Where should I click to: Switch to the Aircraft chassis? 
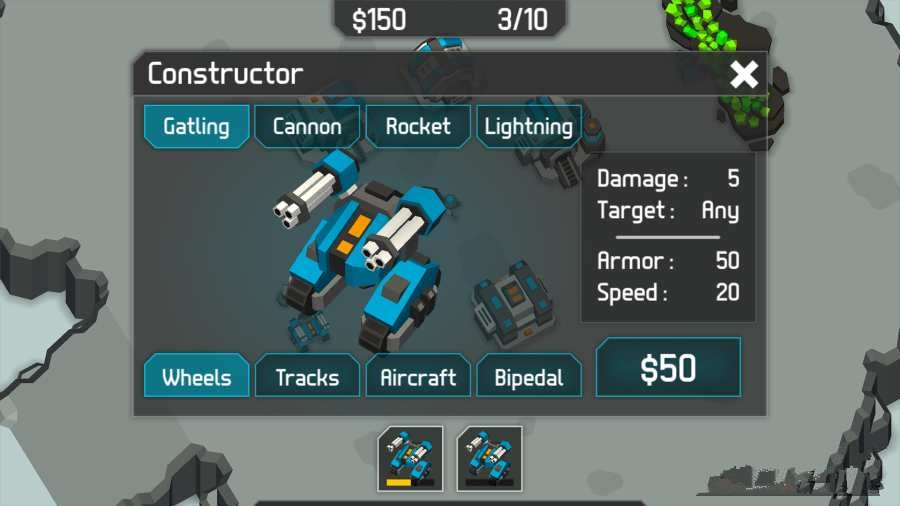point(418,377)
